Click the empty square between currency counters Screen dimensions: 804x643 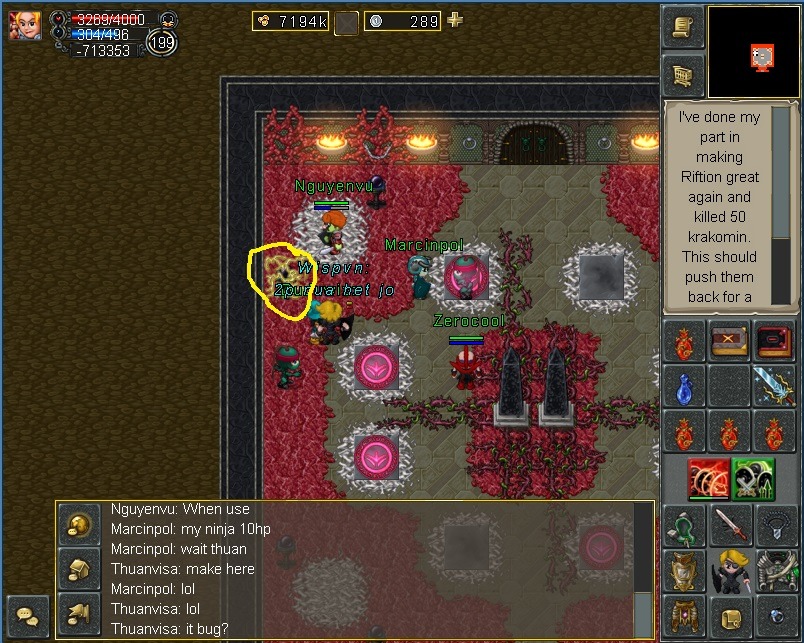(346, 22)
